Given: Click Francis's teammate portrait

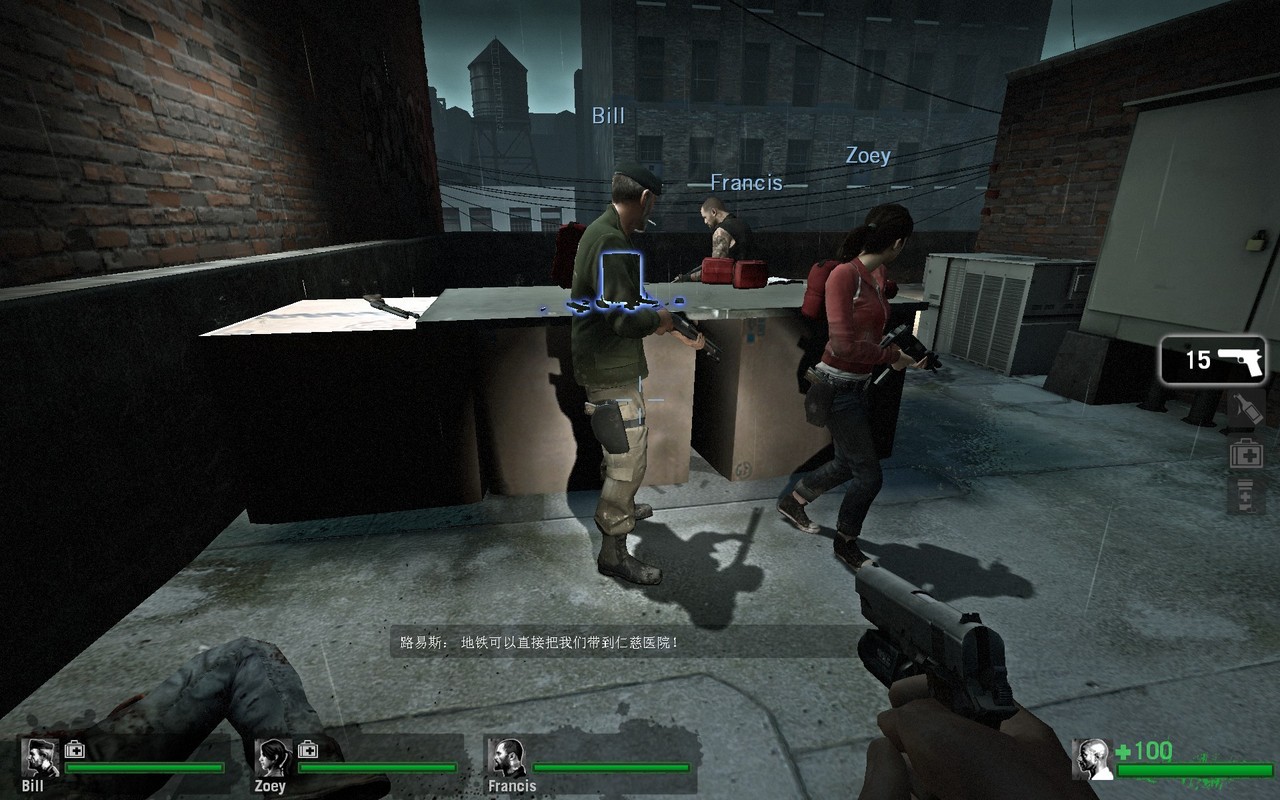Looking at the screenshot, I should [508, 758].
